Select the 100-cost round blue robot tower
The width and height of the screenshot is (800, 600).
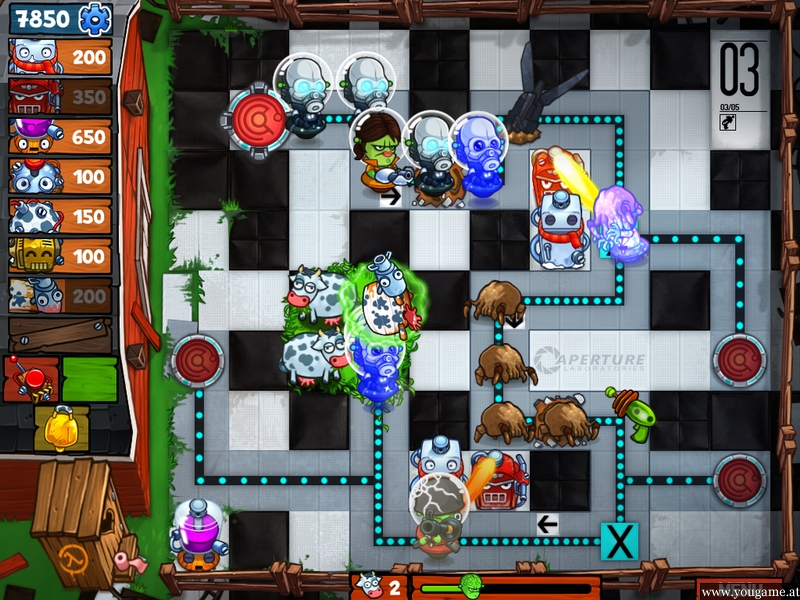click(x=60, y=177)
